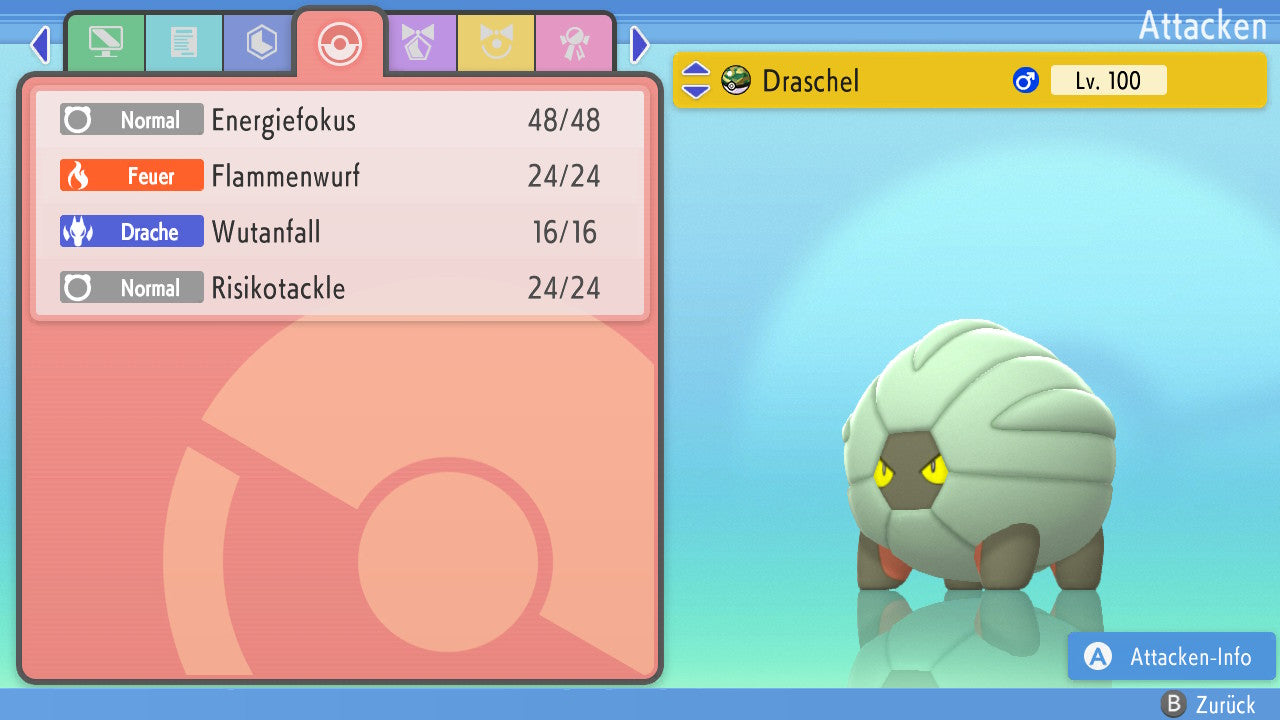
Task: Pick the Risikotackle move row
Action: [x=340, y=289]
